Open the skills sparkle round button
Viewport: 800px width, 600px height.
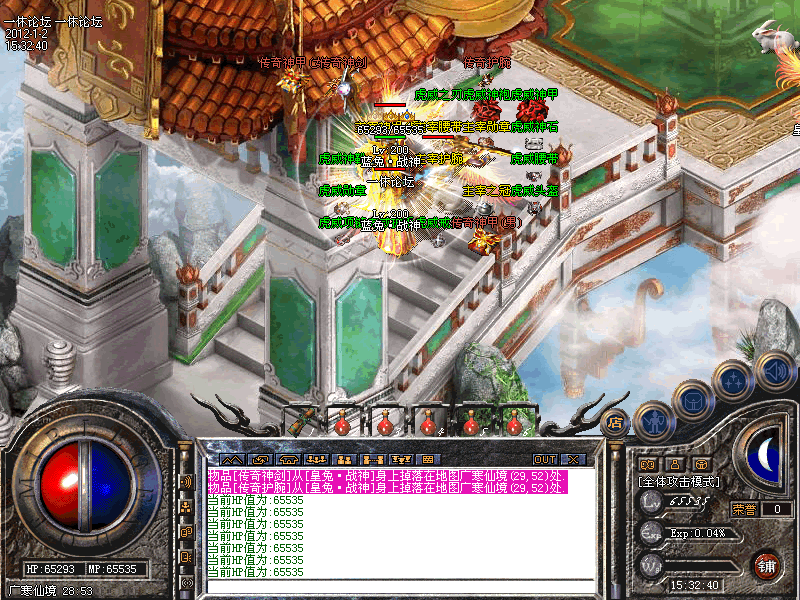point(733,381)
